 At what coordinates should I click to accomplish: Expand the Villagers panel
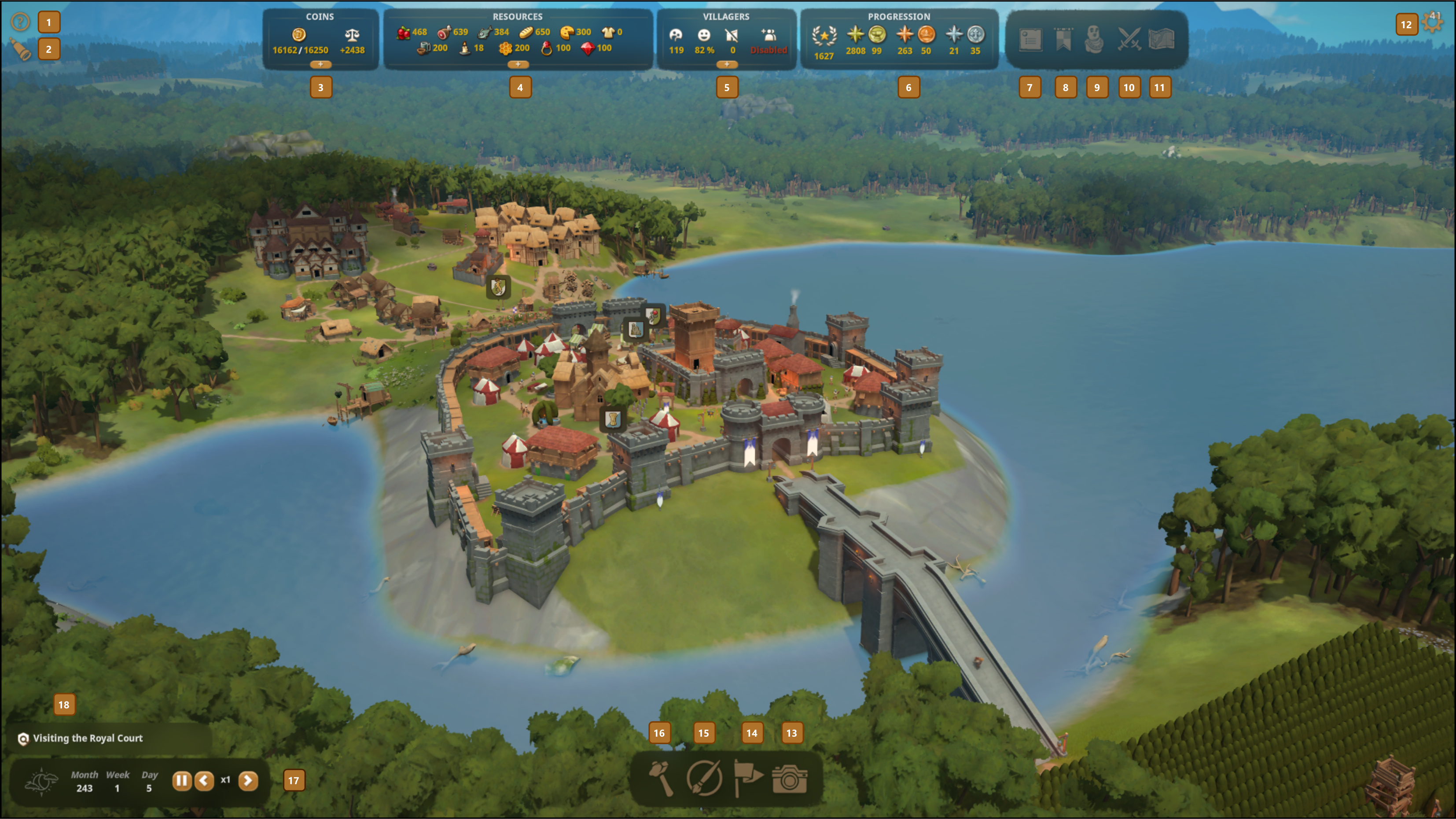[726, 64]
